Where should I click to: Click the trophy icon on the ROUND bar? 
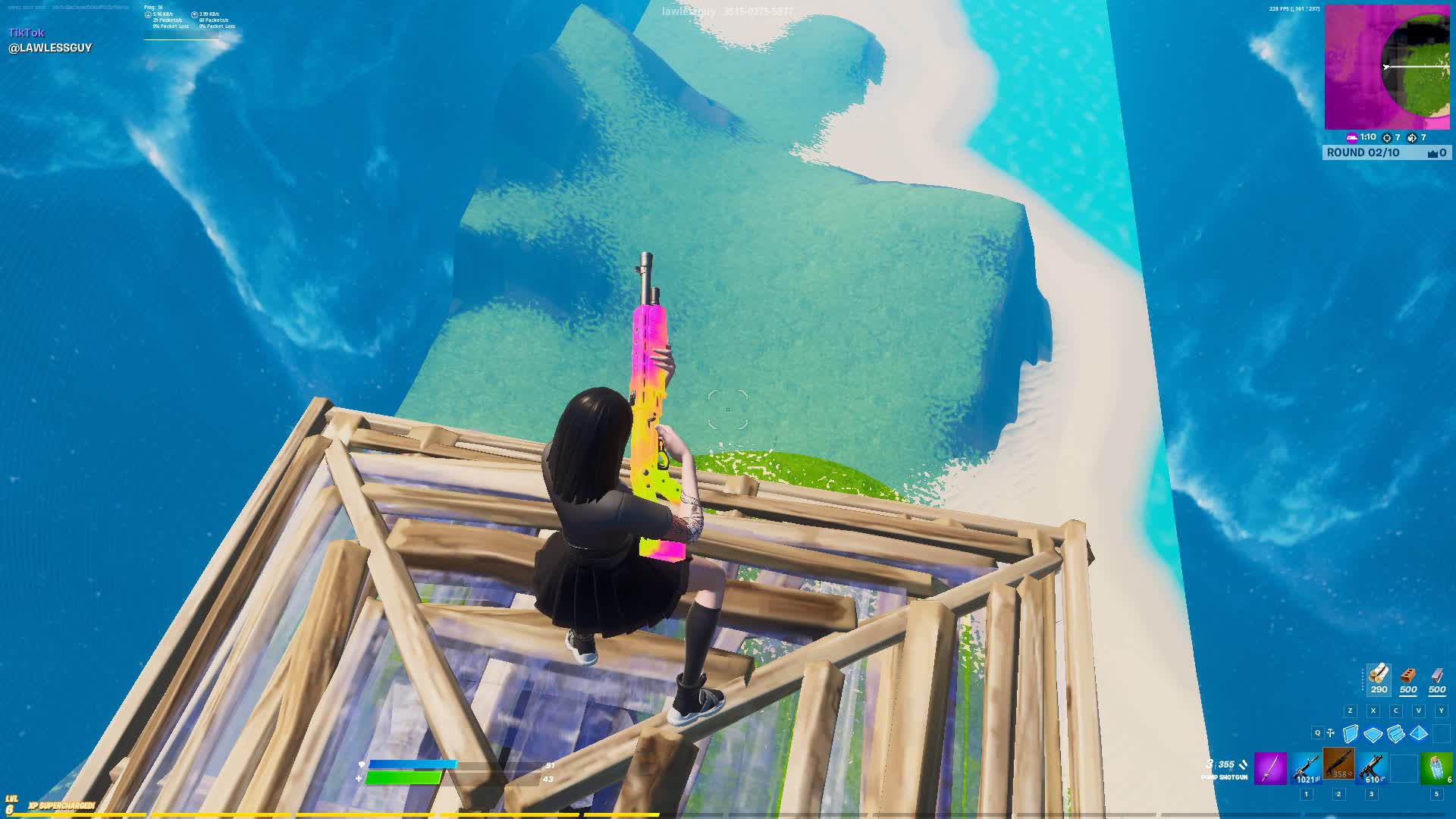pos(1433,154)
